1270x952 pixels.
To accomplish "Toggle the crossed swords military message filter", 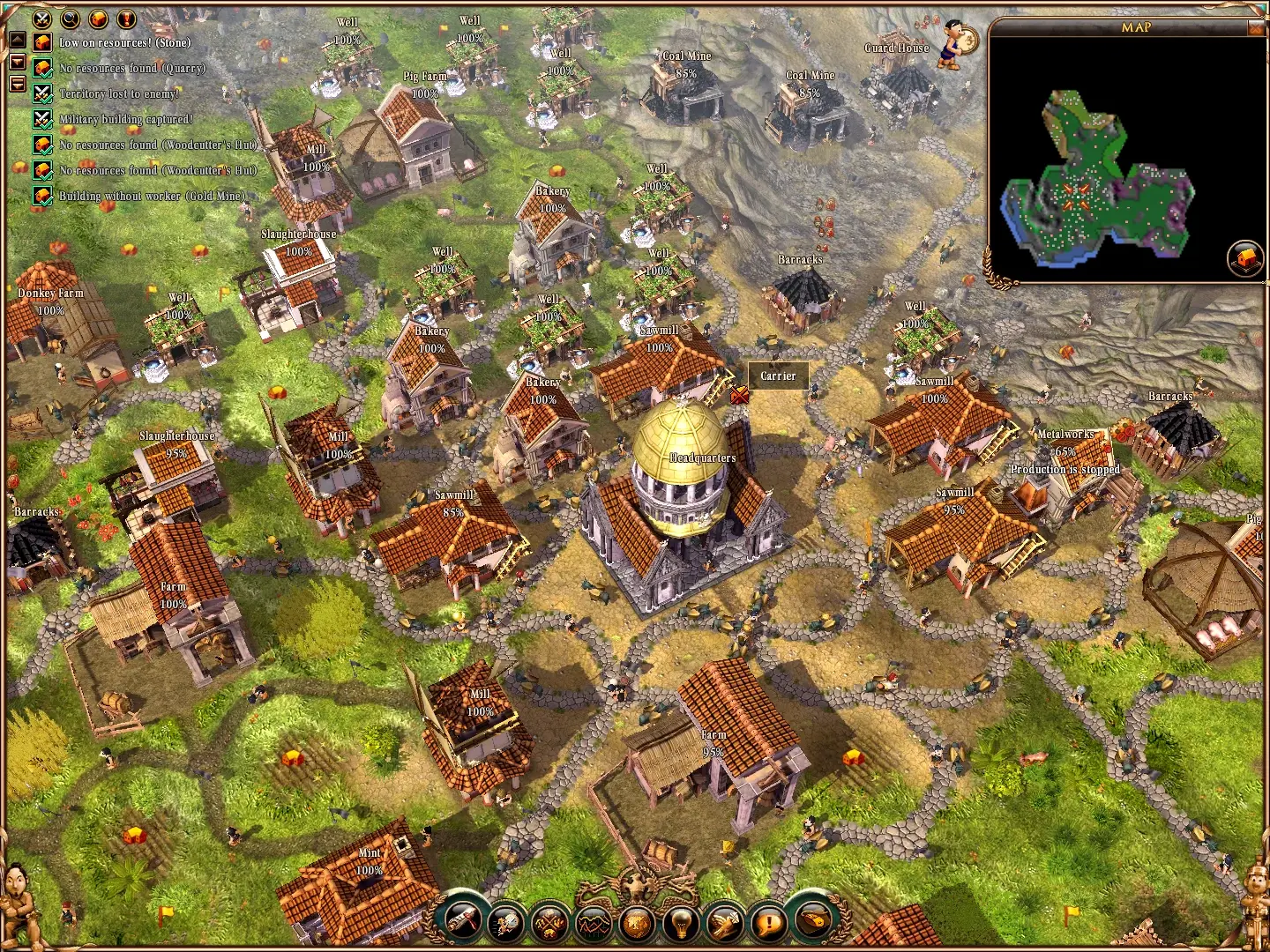I will (41, 19).
